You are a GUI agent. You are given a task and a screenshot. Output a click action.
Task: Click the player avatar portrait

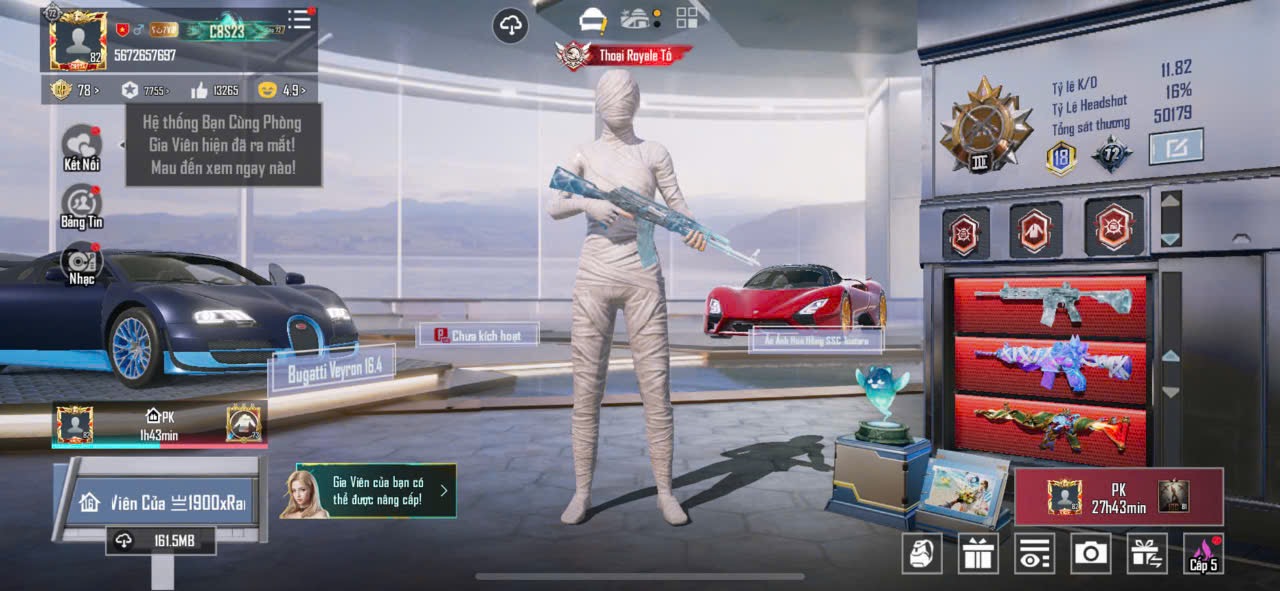77,42
